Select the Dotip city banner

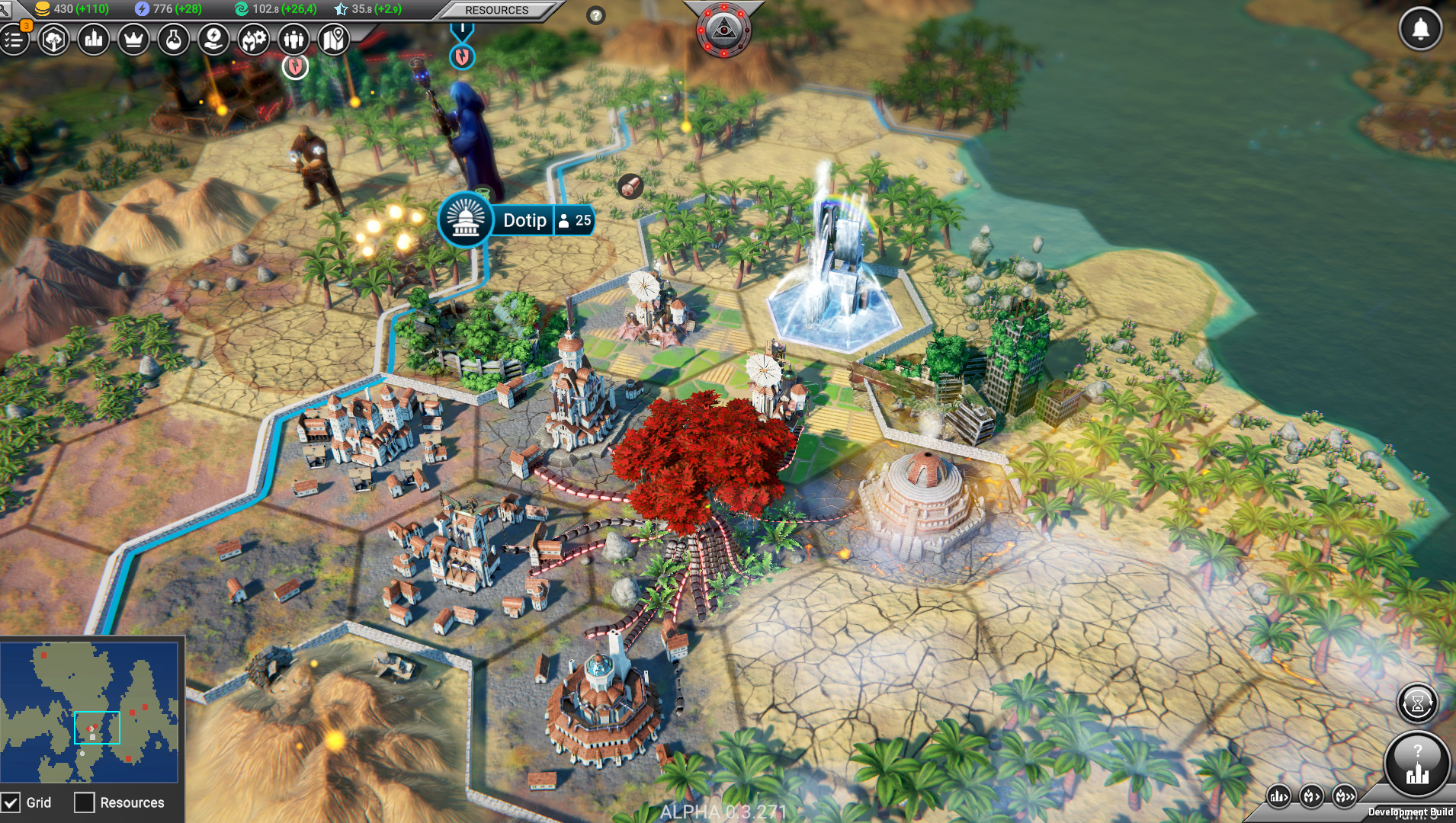click(x=524, y=220)
